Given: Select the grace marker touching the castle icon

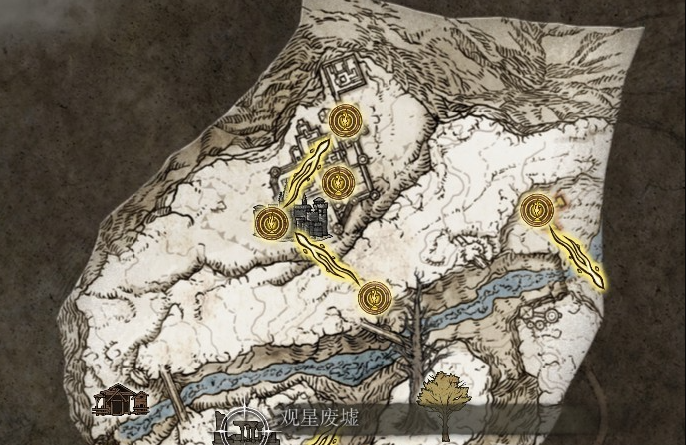Looking at the screenshot, I should (271, 220).
